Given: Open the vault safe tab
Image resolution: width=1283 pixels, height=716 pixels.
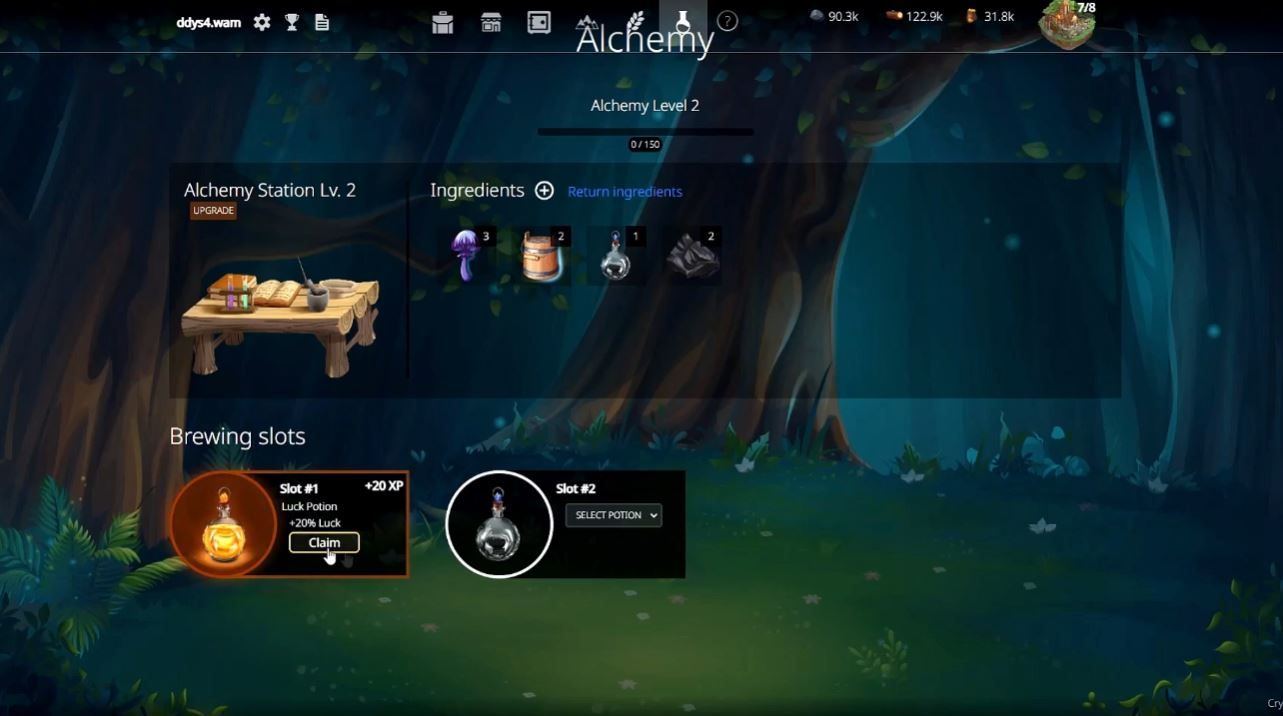Looking at the screenshot, I should pyautogui.click(x=539, y=22).
